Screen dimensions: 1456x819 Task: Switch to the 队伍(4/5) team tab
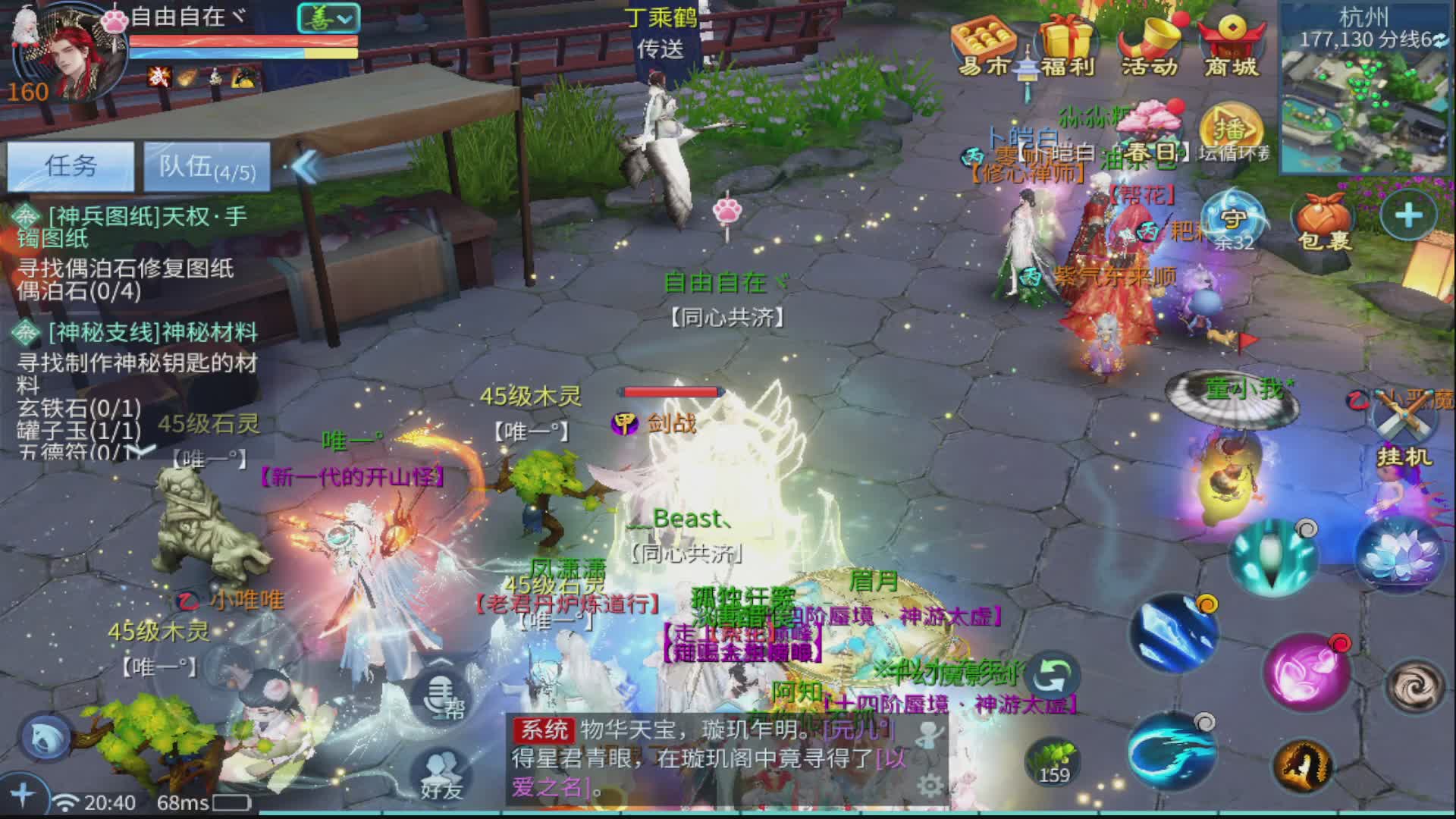point(206,166)
